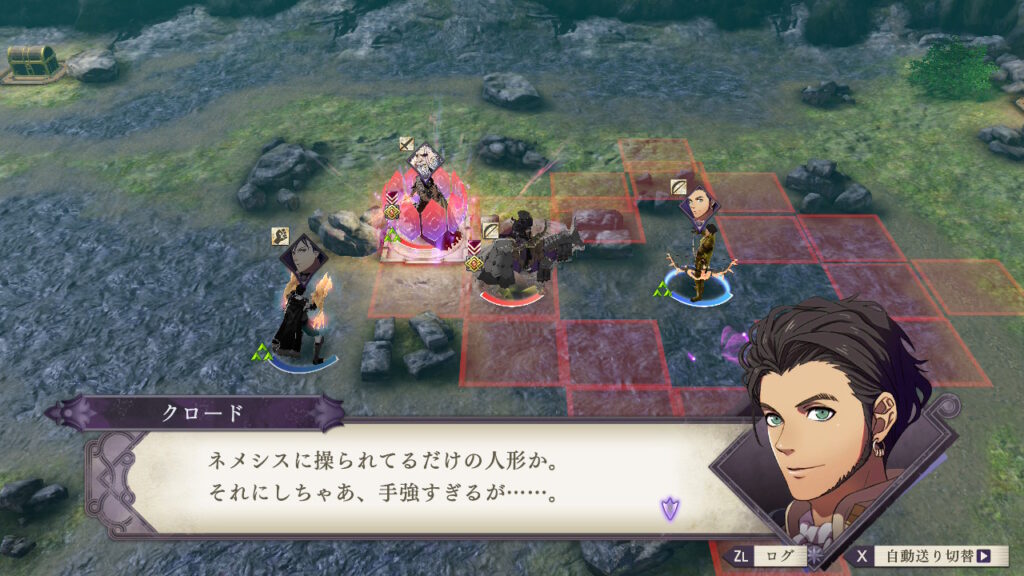Advance dialogue with the purple arrow indicator

point(668,508)
